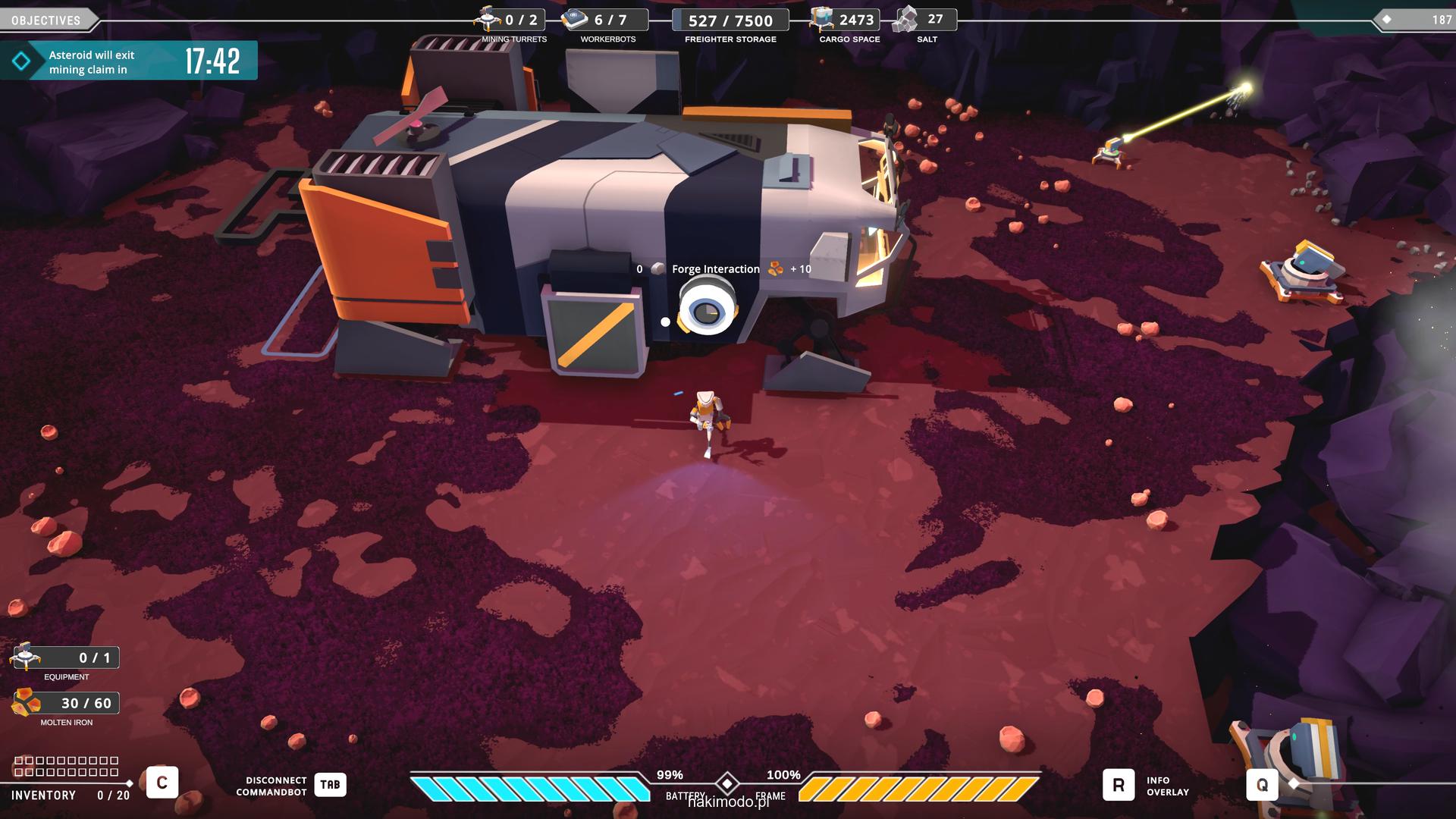The image size is (1456, 819).
Task: Open the Inventory label
Action: tap(43, 795)
